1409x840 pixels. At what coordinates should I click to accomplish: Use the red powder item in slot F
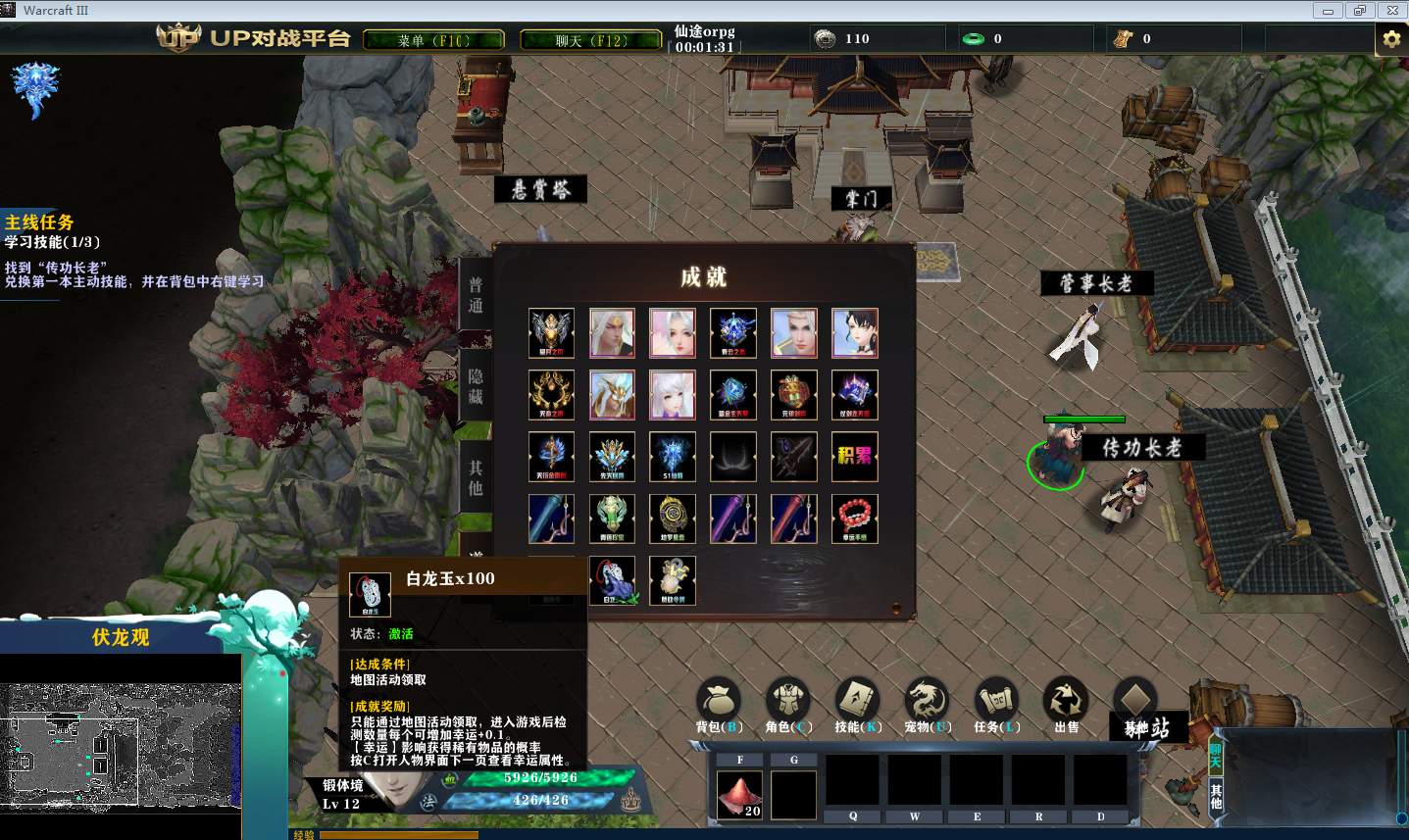740,794
